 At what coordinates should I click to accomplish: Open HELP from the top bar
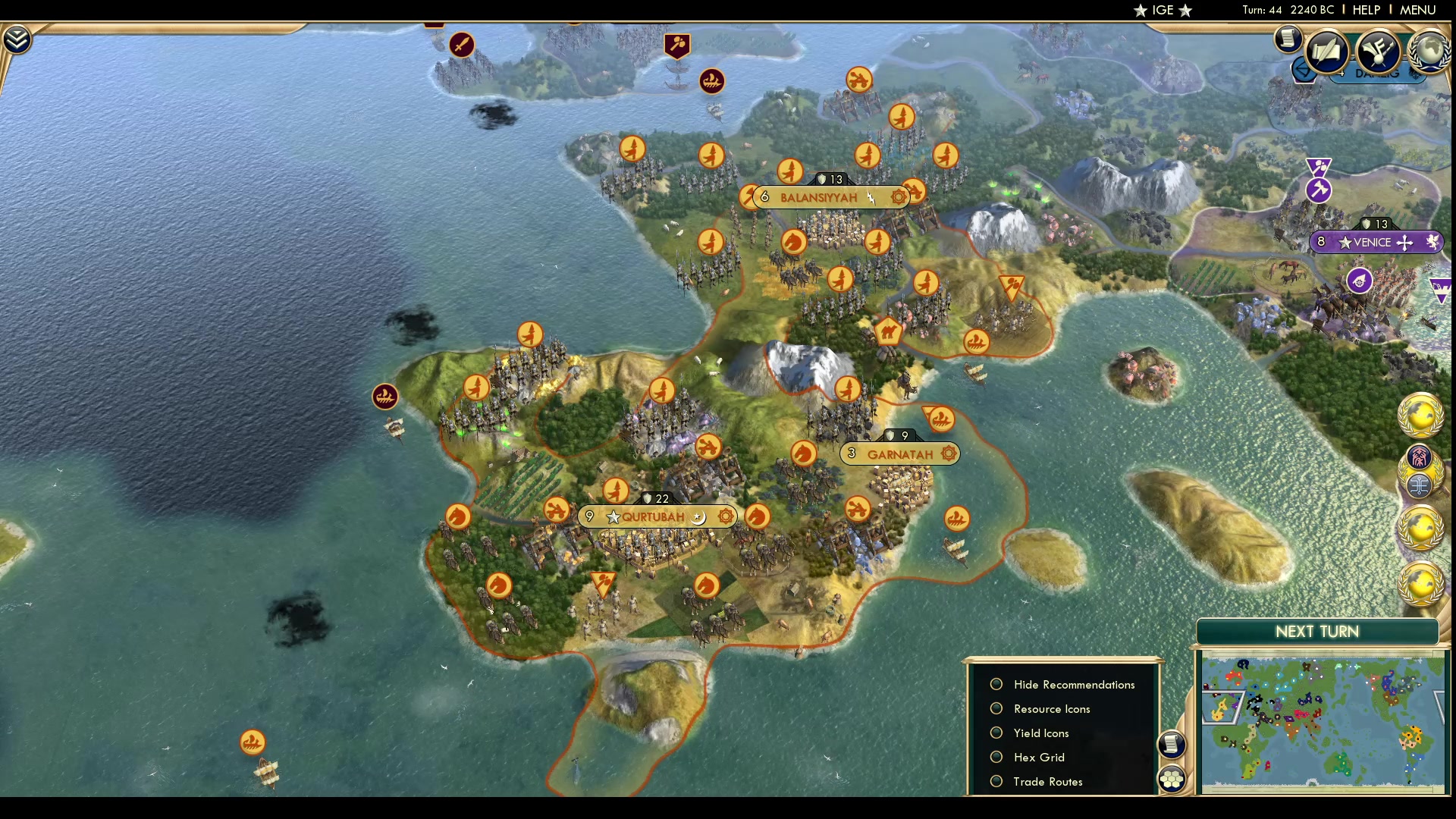pos(1365,10)
